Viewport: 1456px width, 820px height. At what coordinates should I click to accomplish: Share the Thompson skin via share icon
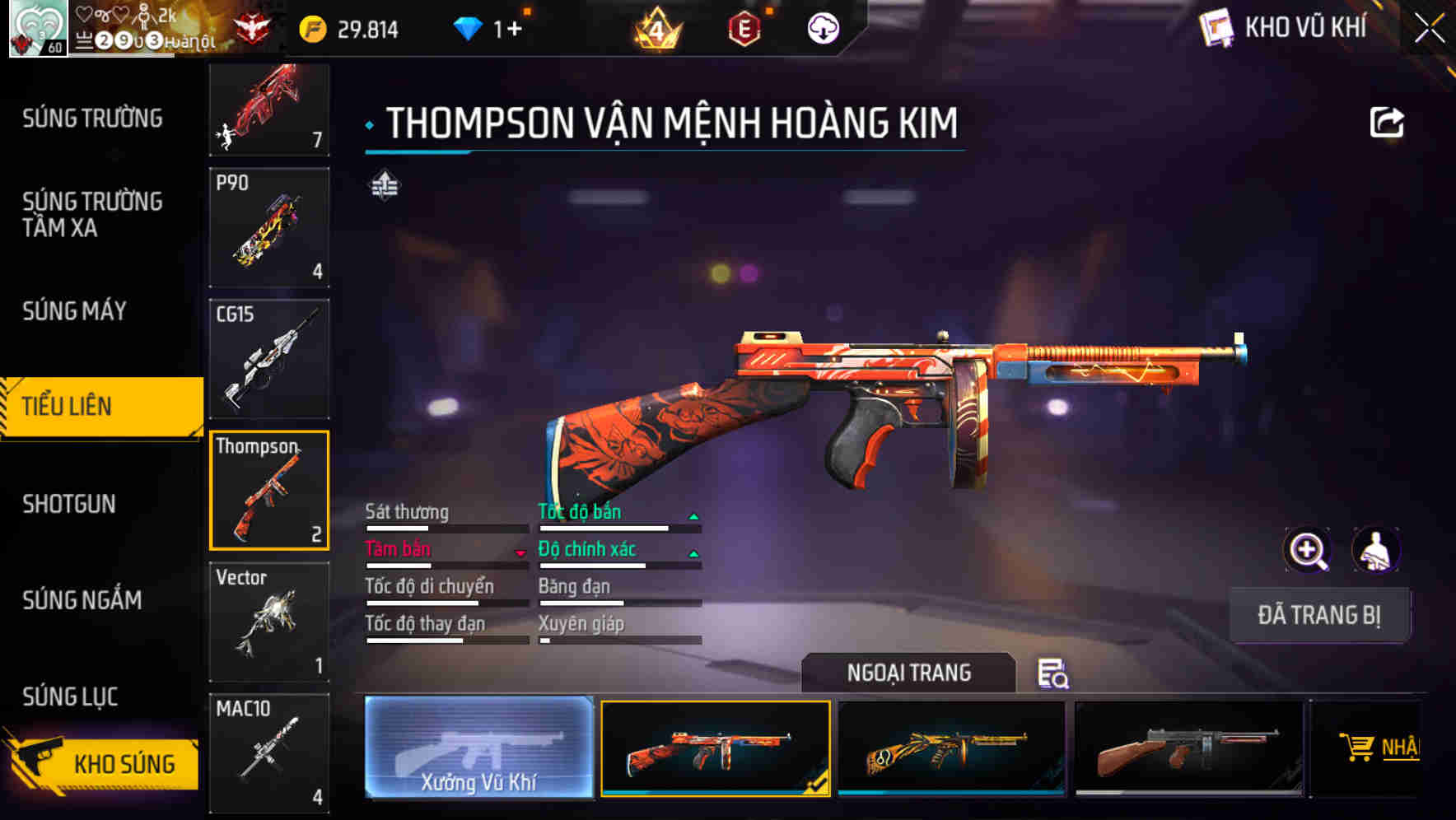coord(1388,122)
